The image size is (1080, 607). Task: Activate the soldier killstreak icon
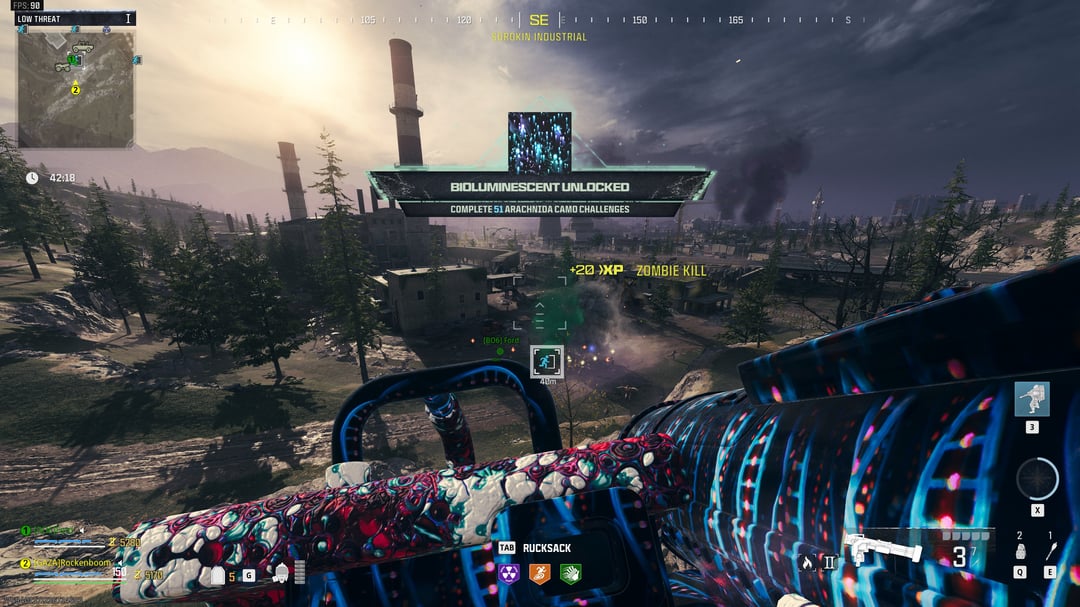point(1031,399)
